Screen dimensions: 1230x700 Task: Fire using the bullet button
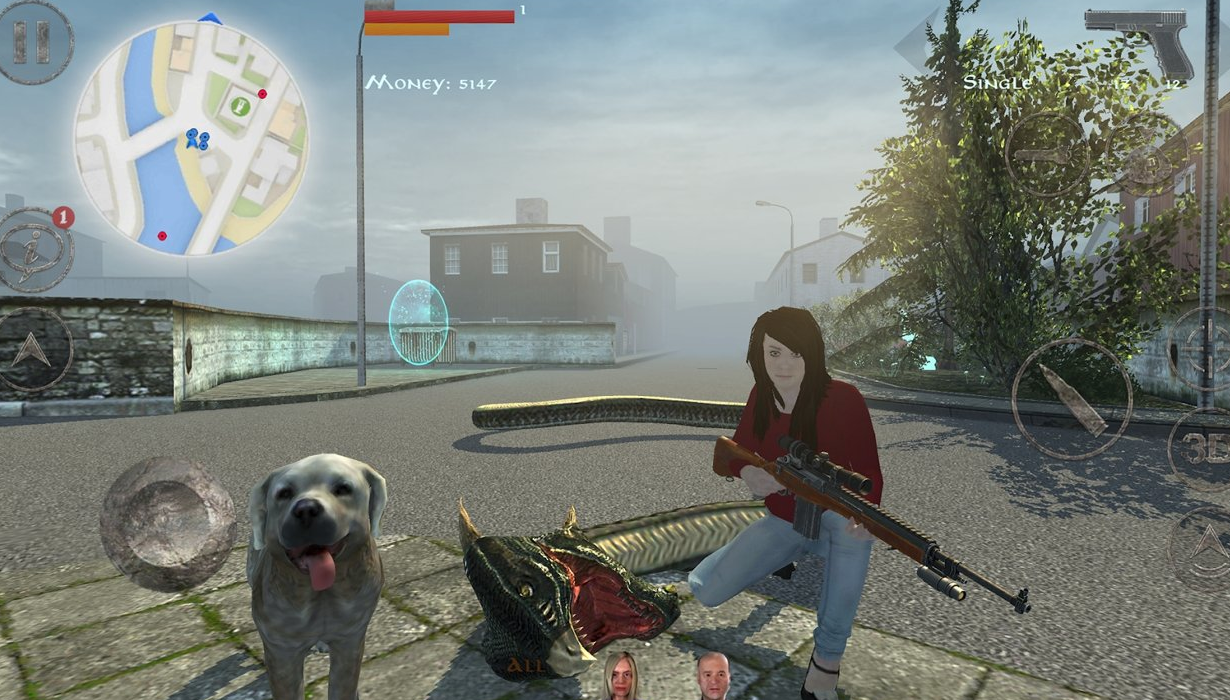1071,398
